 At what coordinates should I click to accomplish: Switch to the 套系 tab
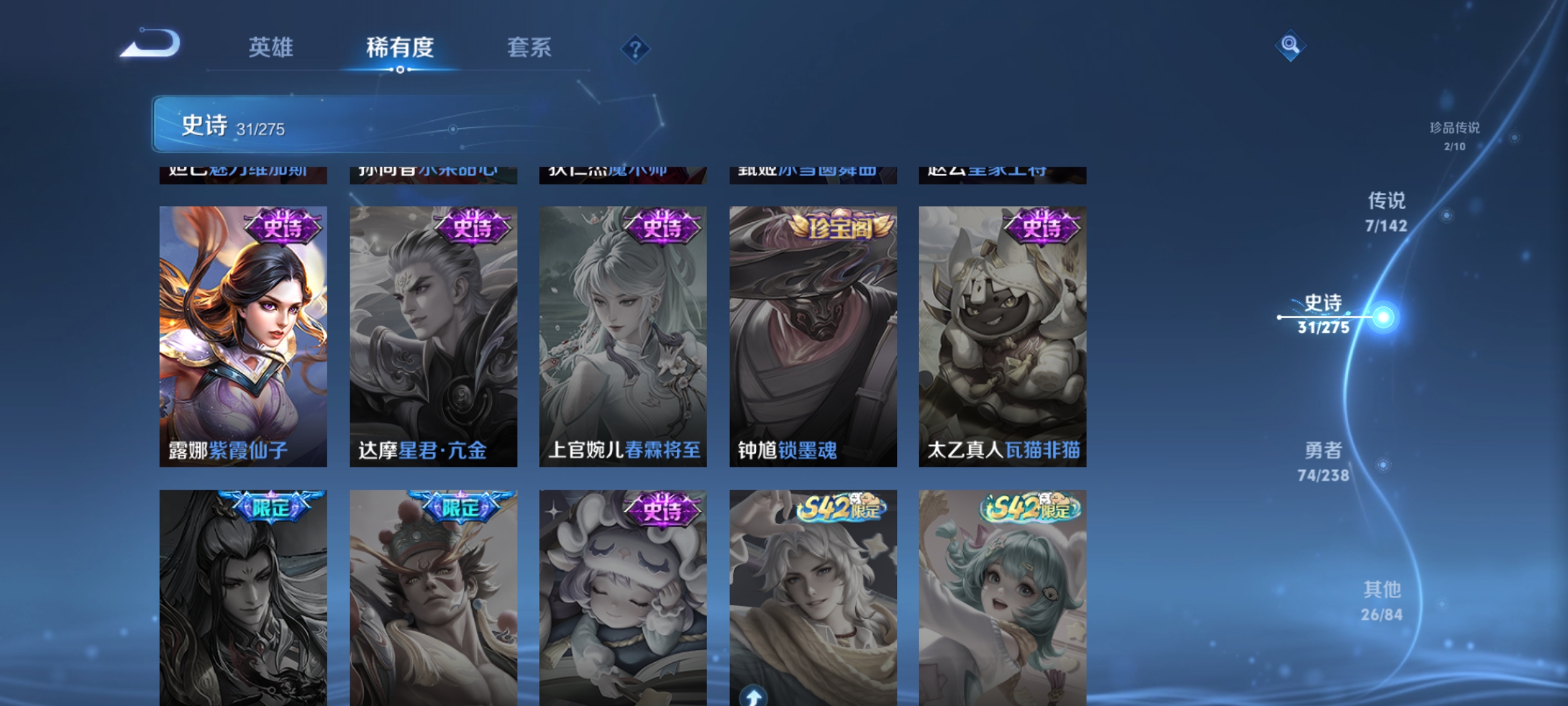531,47
